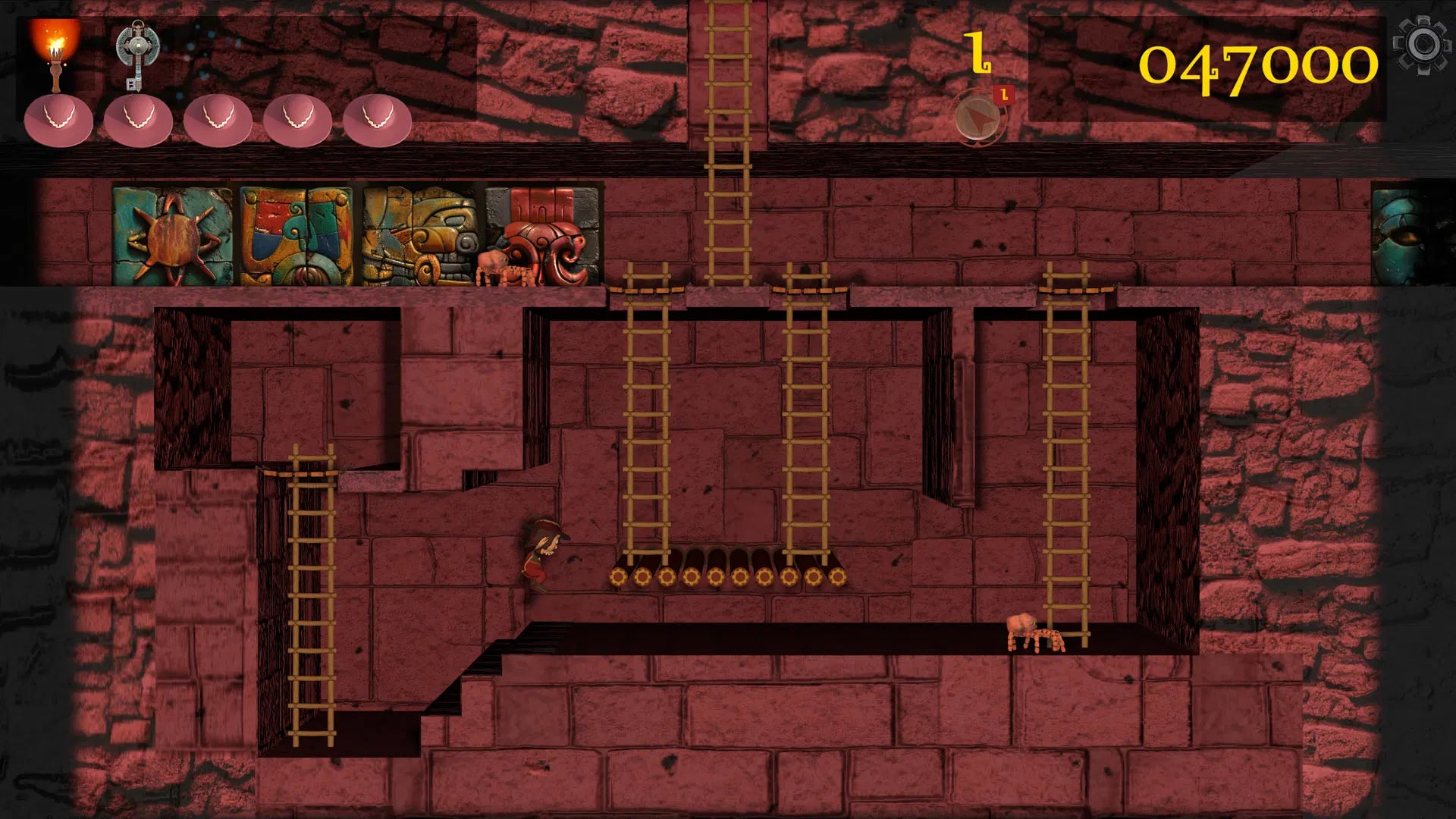This screenshot has height=819, width=1456.
Task: Click the compass indicator below the level number
Action: 978,118
